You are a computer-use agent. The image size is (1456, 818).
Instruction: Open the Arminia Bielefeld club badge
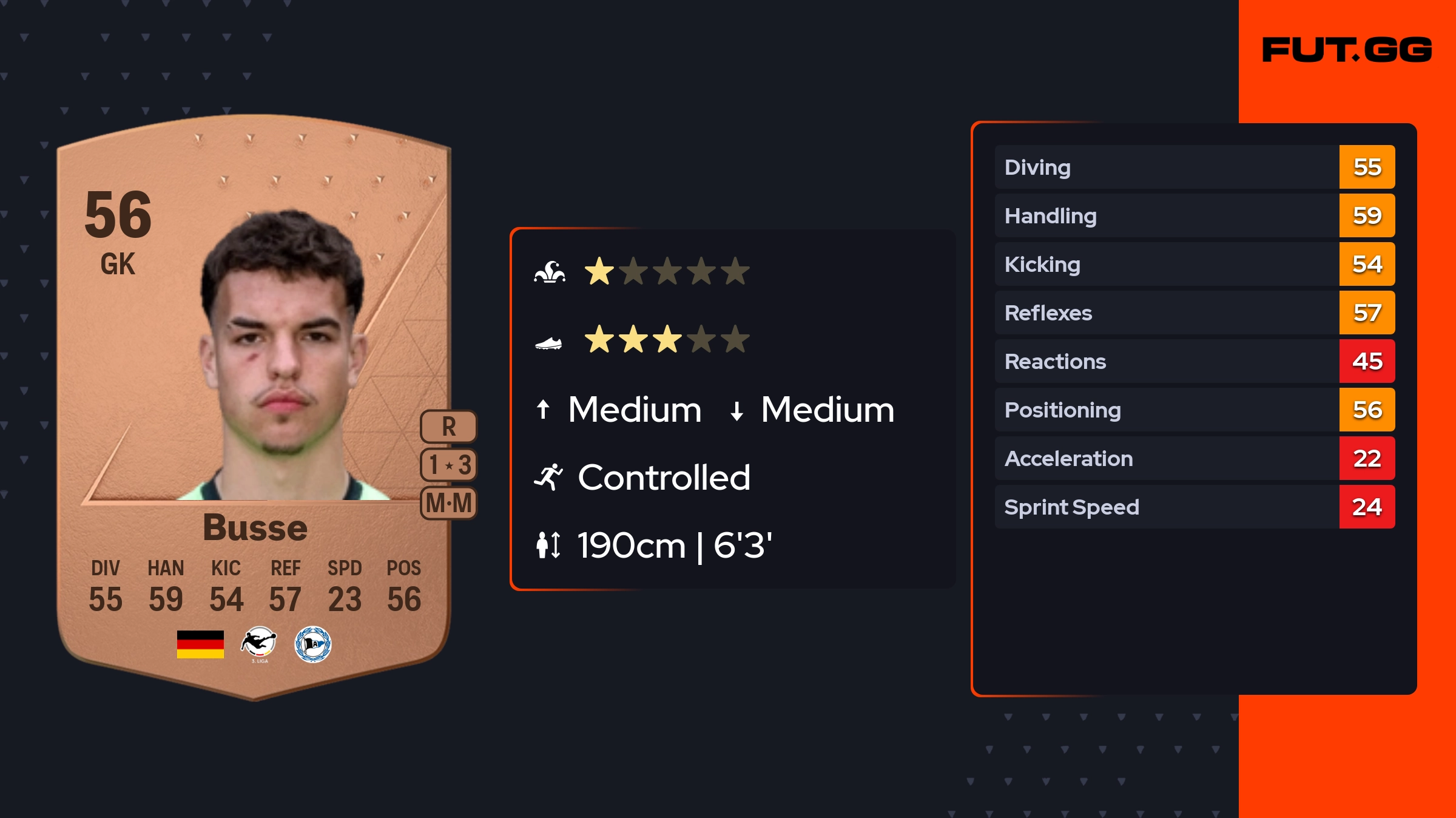(313, 644)
